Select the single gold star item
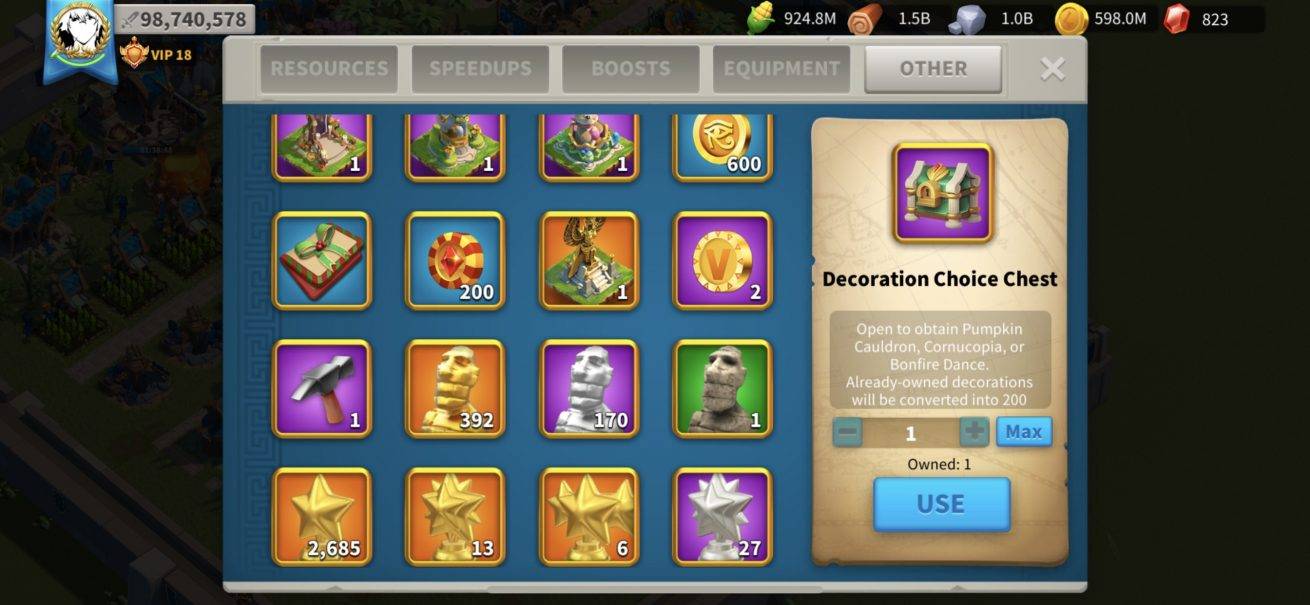 click(x=322, y=516)
